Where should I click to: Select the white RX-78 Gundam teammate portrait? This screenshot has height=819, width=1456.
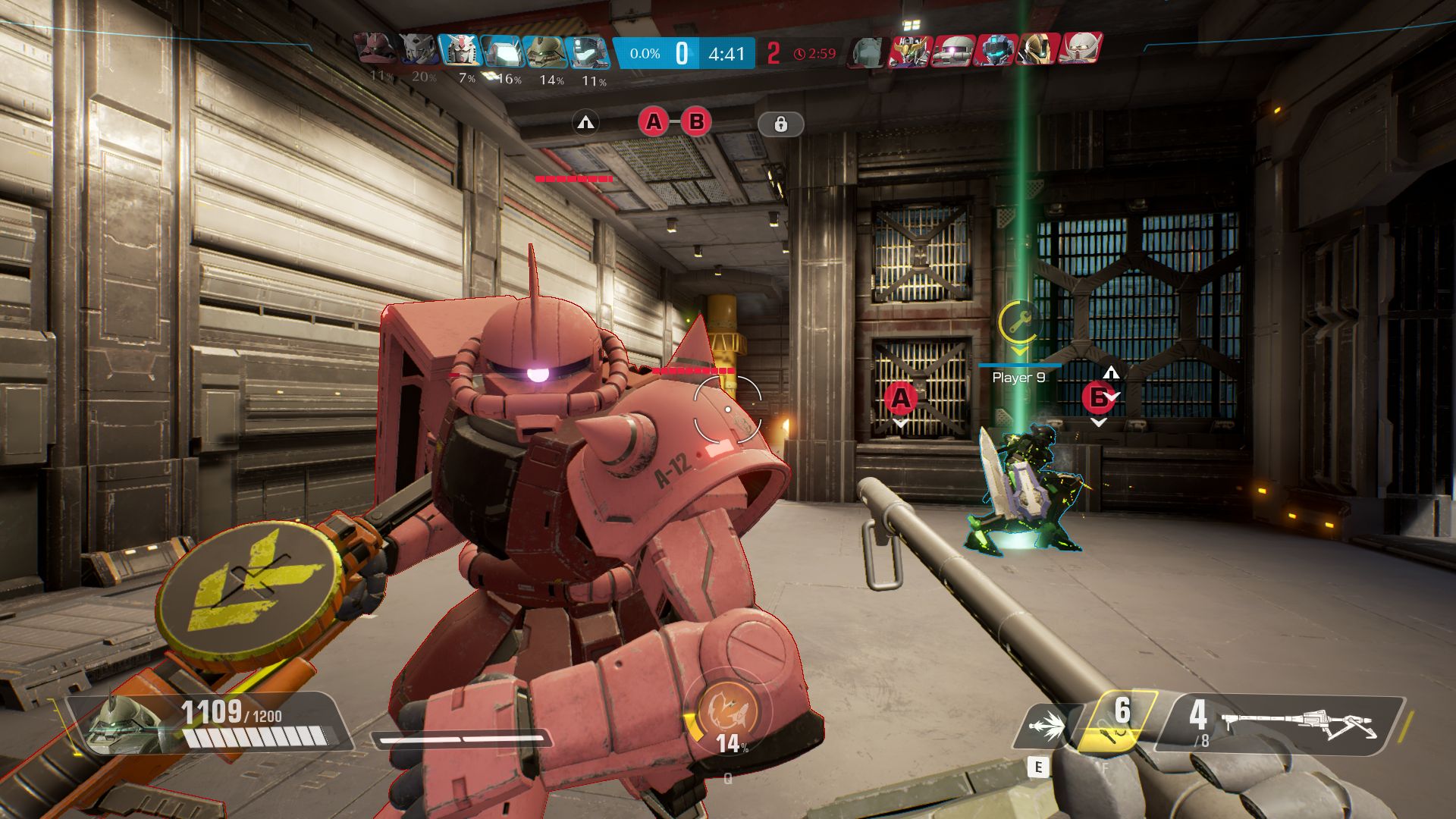pos(460,52)
